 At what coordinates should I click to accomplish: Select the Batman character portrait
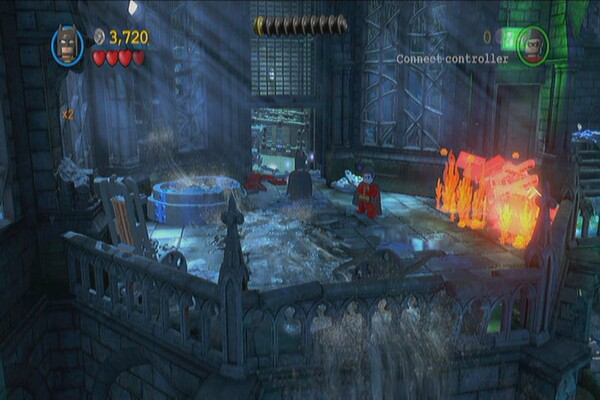coord(68,45)
